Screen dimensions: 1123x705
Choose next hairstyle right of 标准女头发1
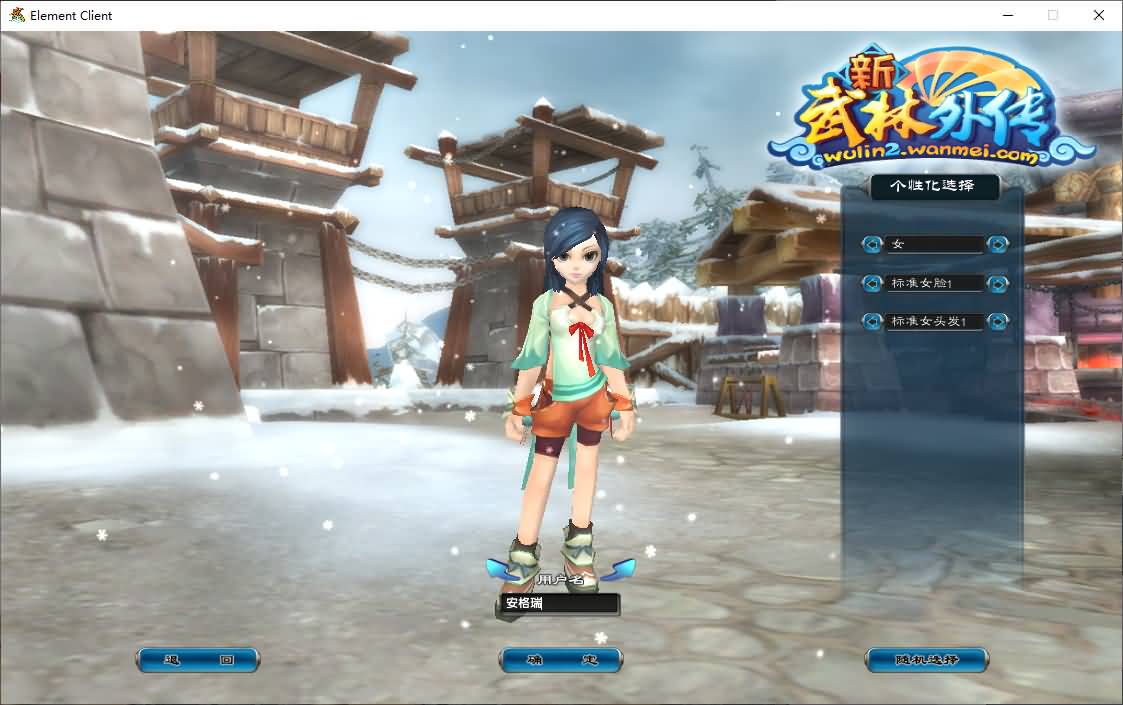coord(997,322)
